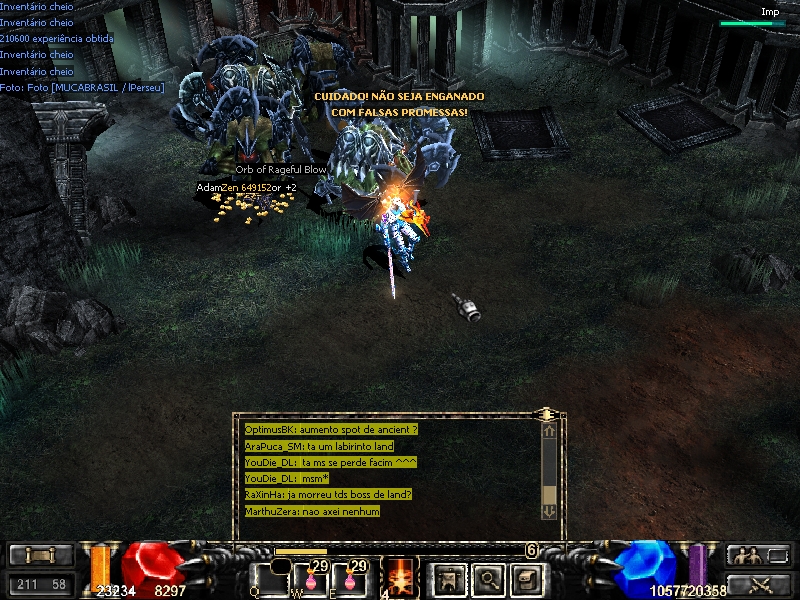
Task: Activate the glowing skill icon on the hotbar
Action: 400,576
